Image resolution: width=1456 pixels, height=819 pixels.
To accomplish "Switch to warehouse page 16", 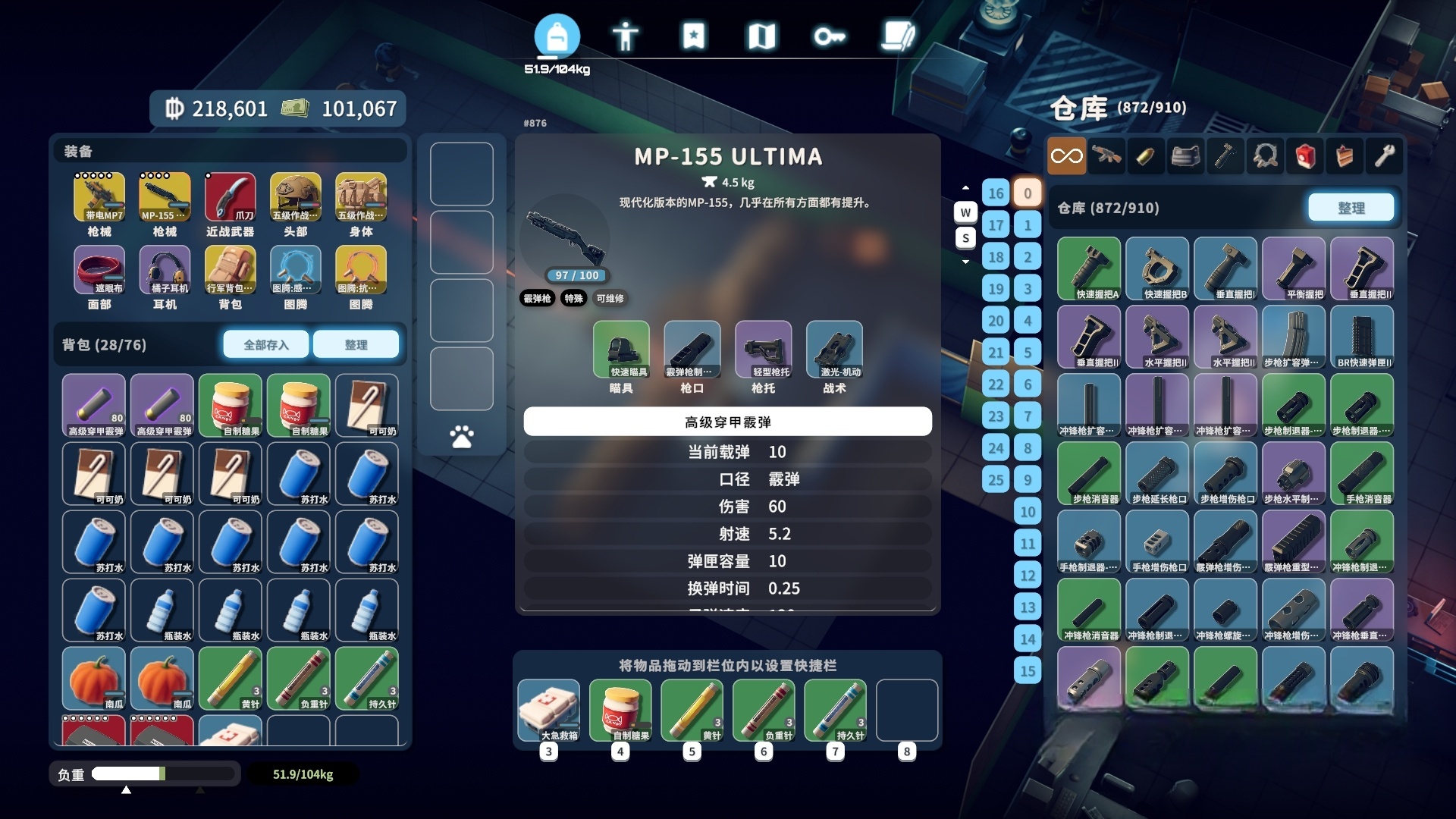I will tap(996, 193).
